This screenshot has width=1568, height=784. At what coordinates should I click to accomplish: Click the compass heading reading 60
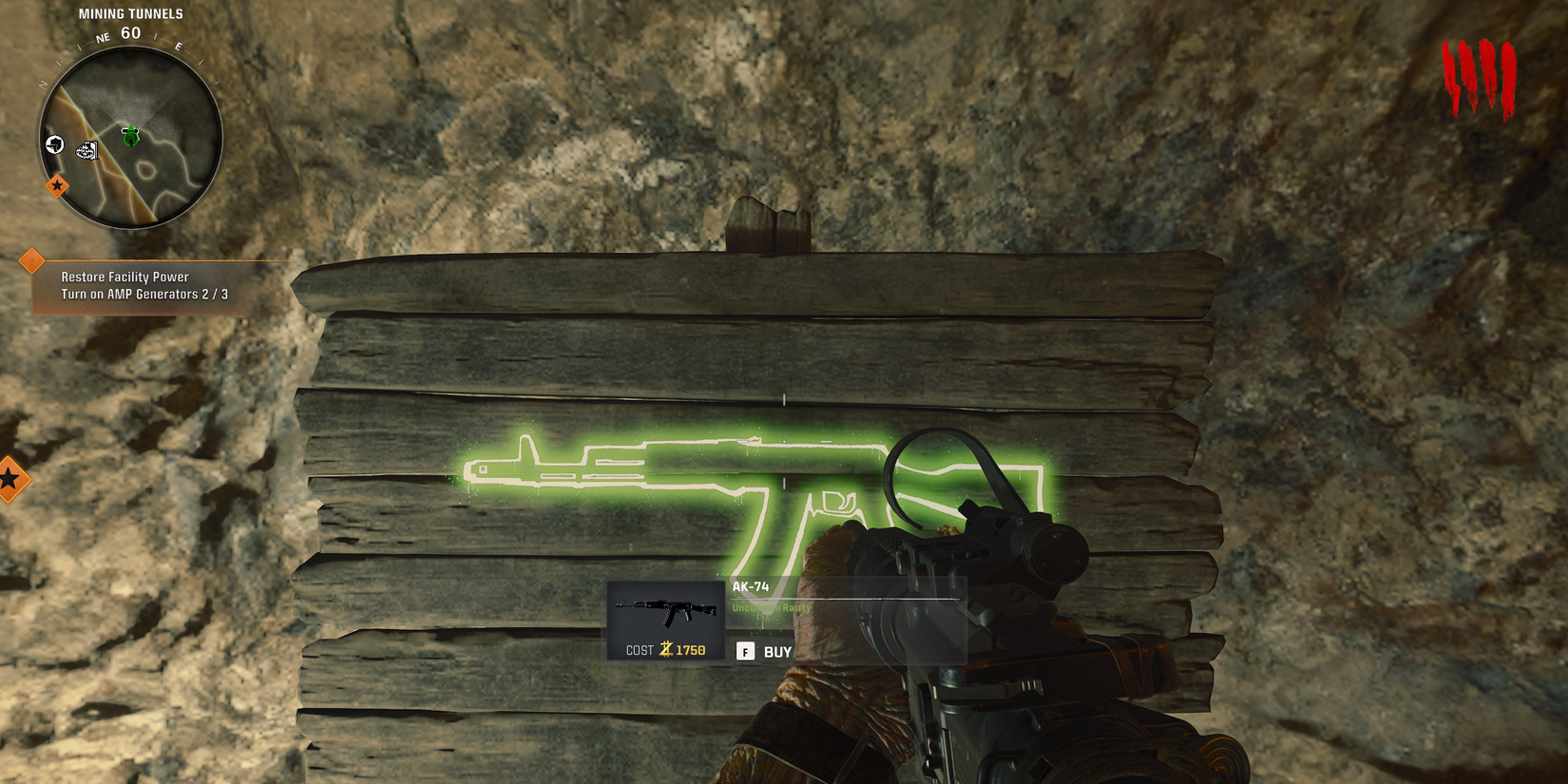pos(129,31)
